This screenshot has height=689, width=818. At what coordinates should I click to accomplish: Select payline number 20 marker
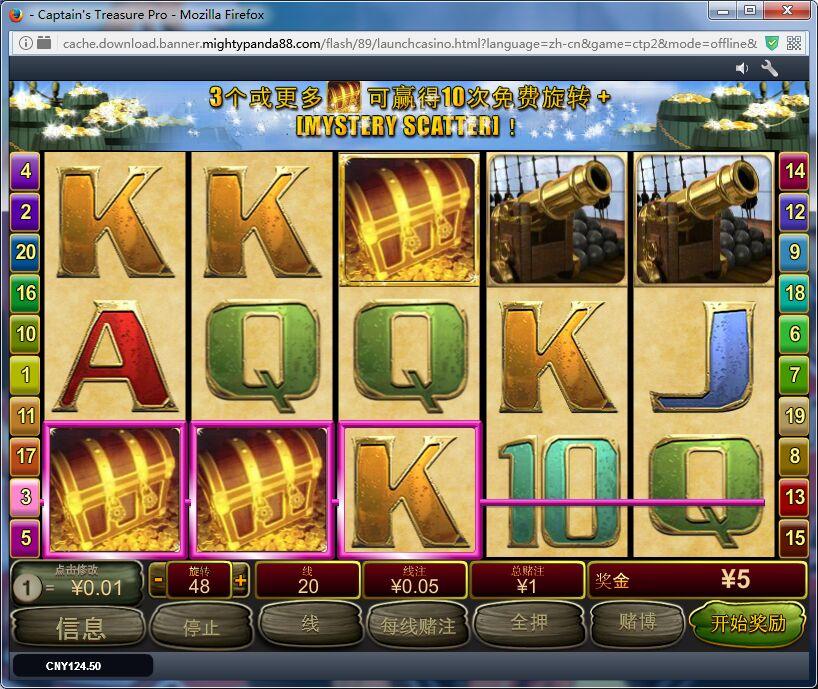pos(25,252)
